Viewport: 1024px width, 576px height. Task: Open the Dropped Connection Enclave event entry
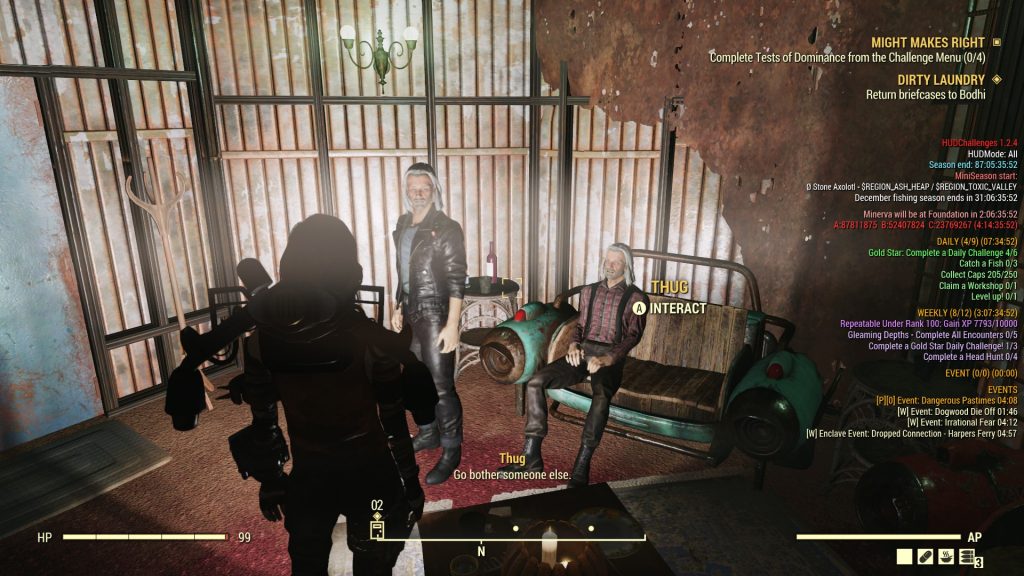[x=911, y=434]
